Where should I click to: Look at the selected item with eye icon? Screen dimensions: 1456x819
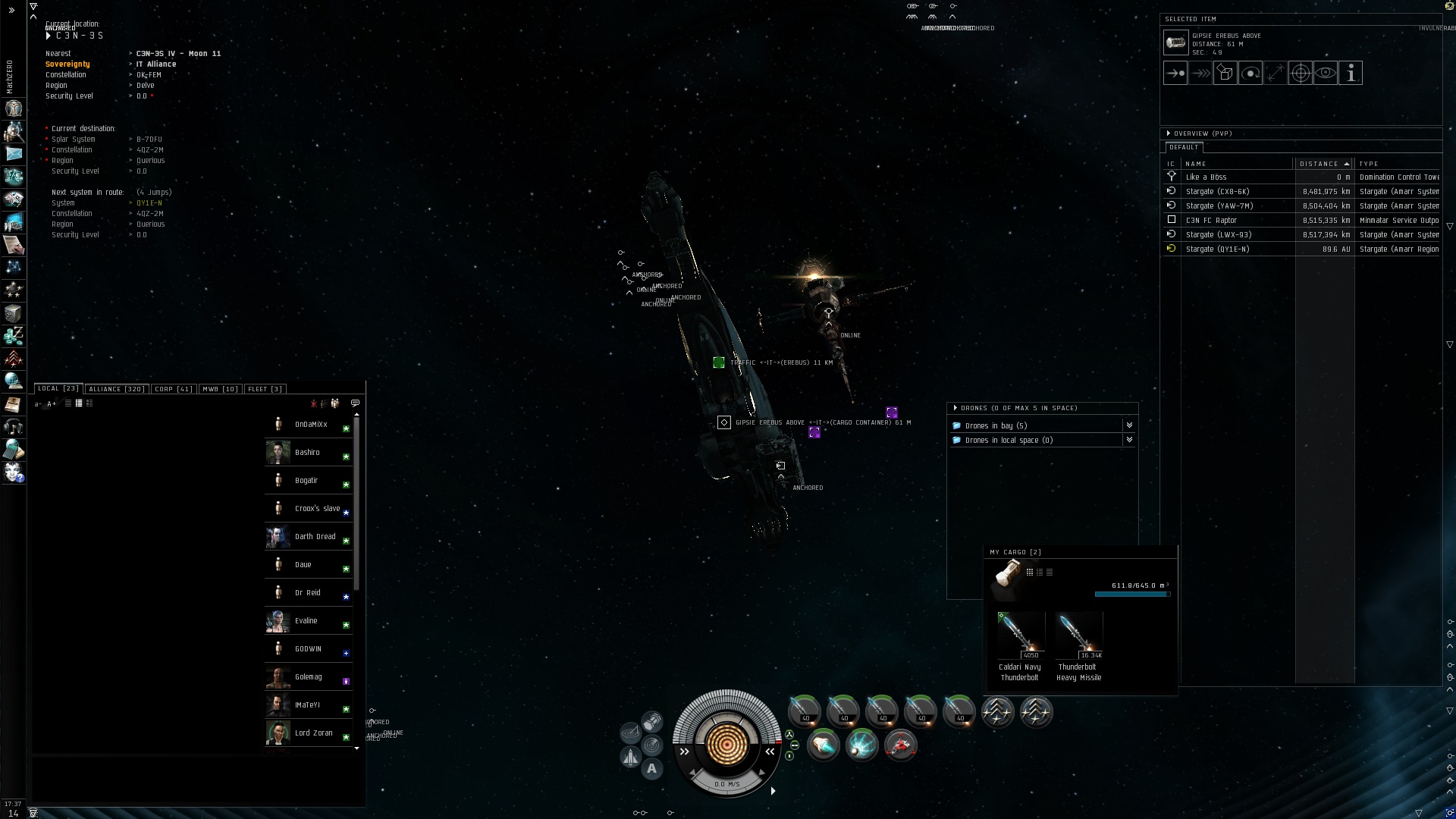(x=1326, y=74)
